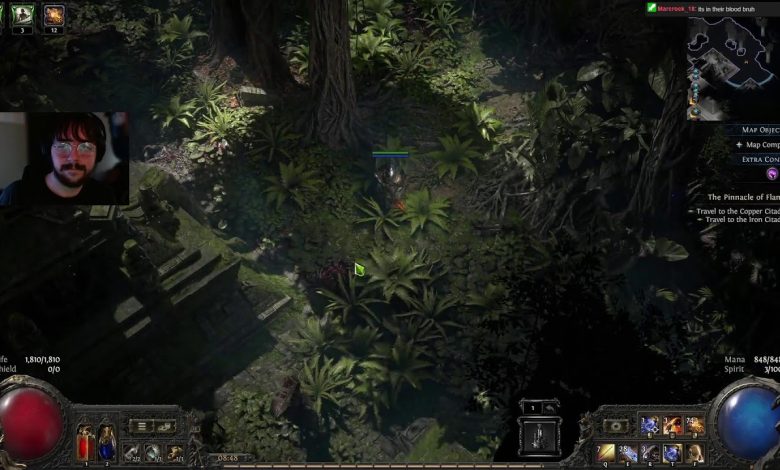
Task: Use the blue mana flask
Action: (x=106, y=440)
